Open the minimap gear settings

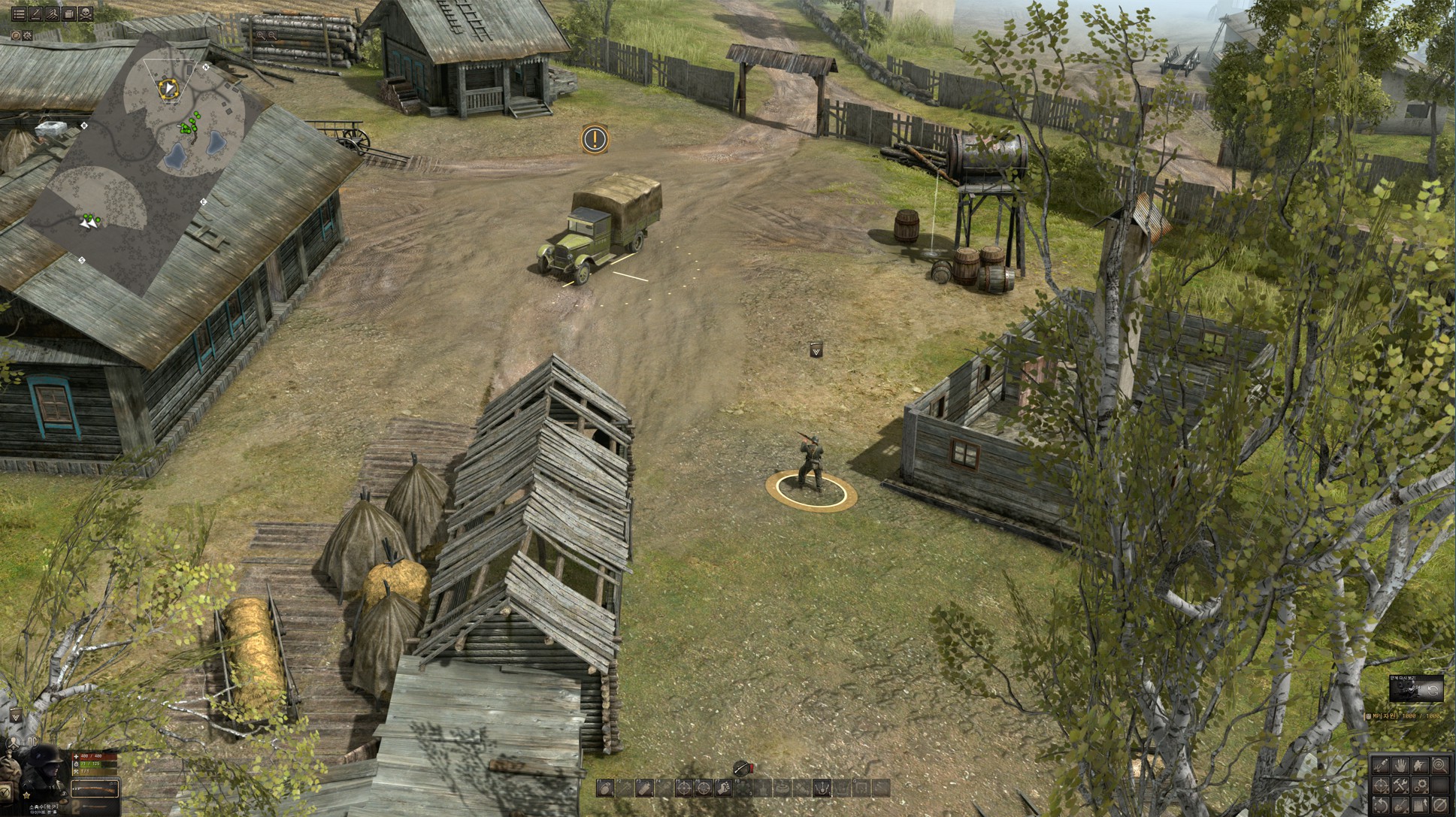click(28, 35)
